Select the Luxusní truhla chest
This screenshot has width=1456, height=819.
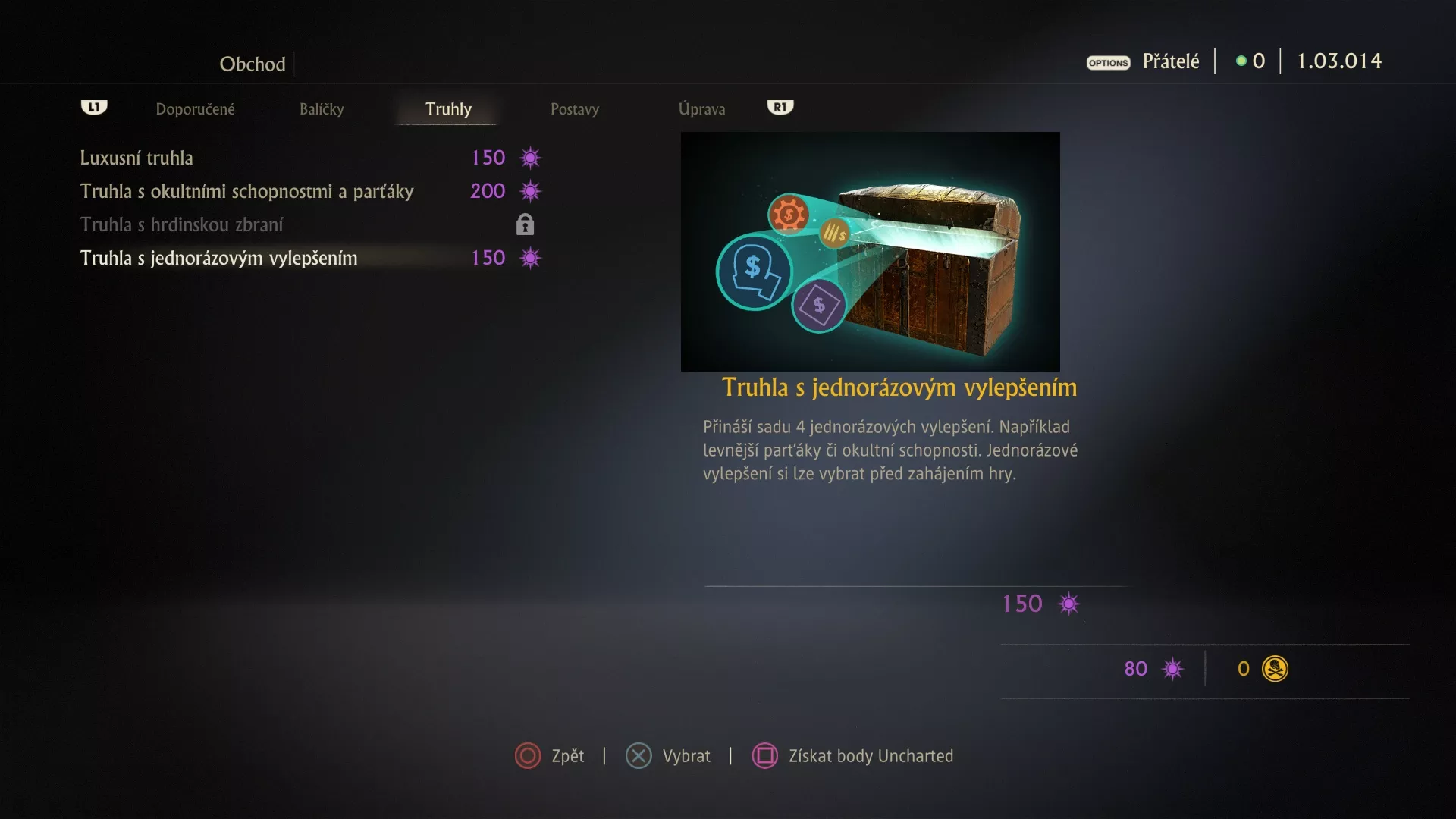(136, 158)
